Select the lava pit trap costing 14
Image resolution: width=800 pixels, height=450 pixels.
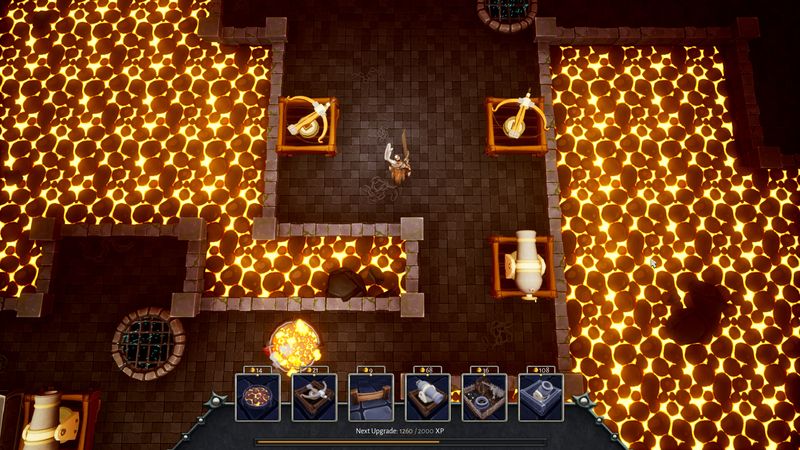point(257,398)
